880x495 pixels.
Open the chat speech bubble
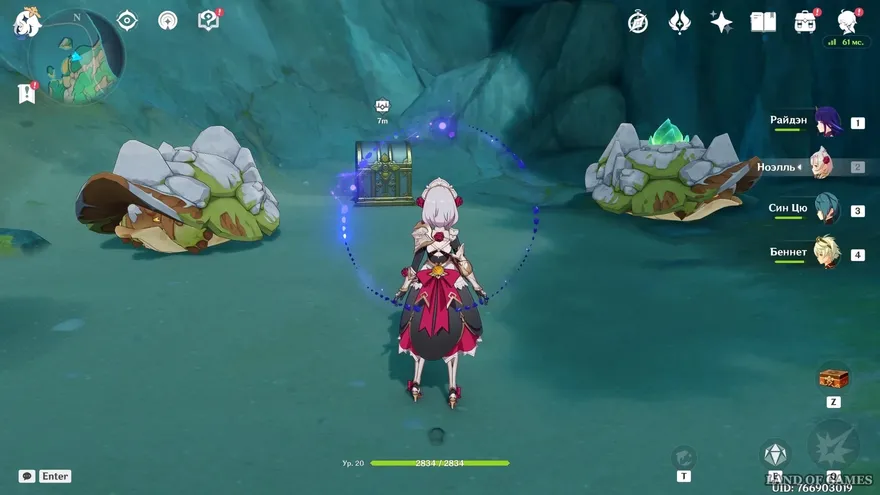[x=27, y=476]
